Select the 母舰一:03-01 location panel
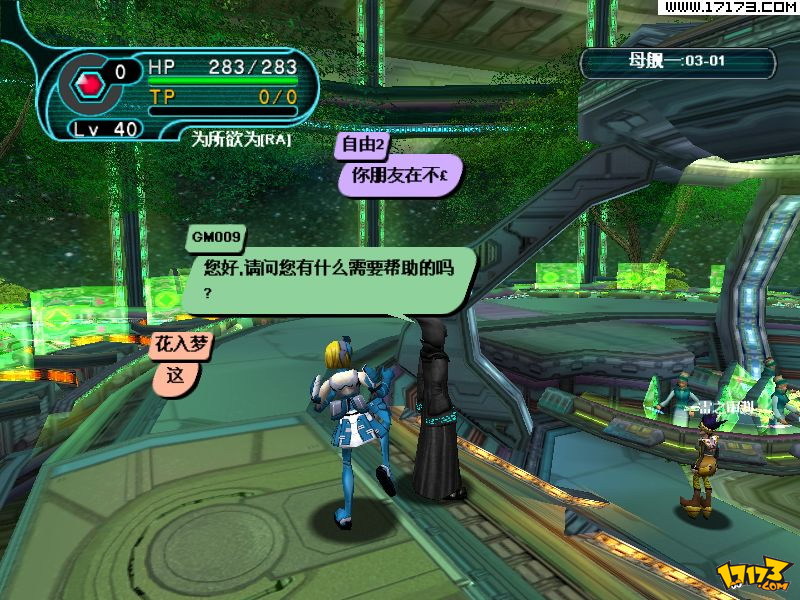The height and width of the screenshot is (600, 800). click(678, 62)
